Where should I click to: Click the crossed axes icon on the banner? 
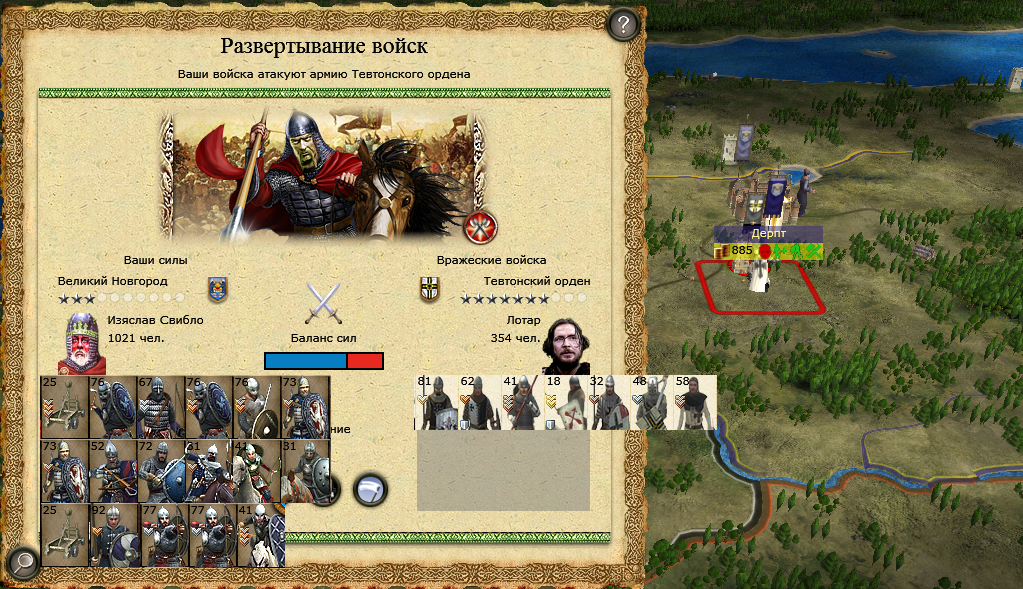(x=481, y=228)
